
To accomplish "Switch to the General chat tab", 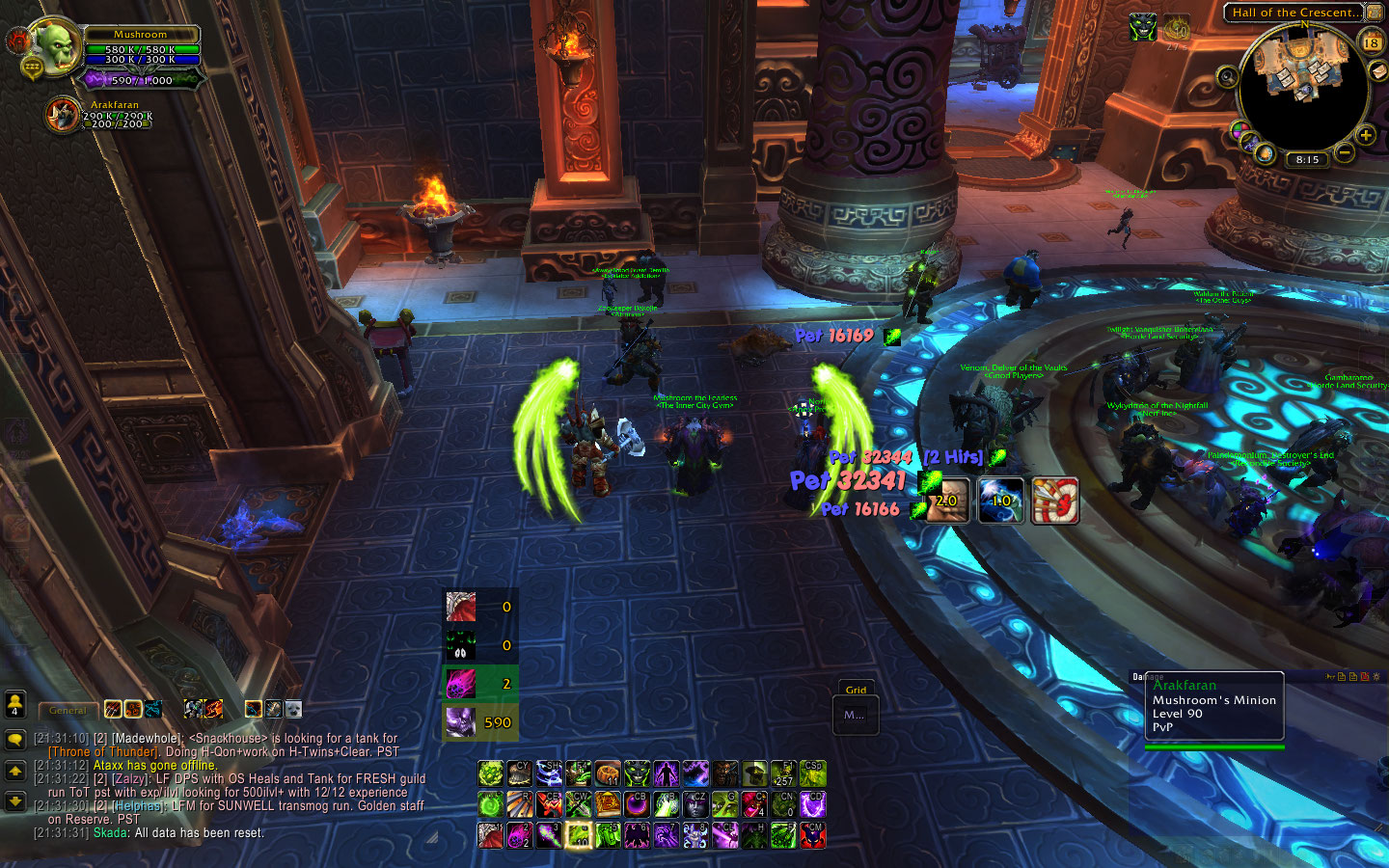I will (68, 711).
